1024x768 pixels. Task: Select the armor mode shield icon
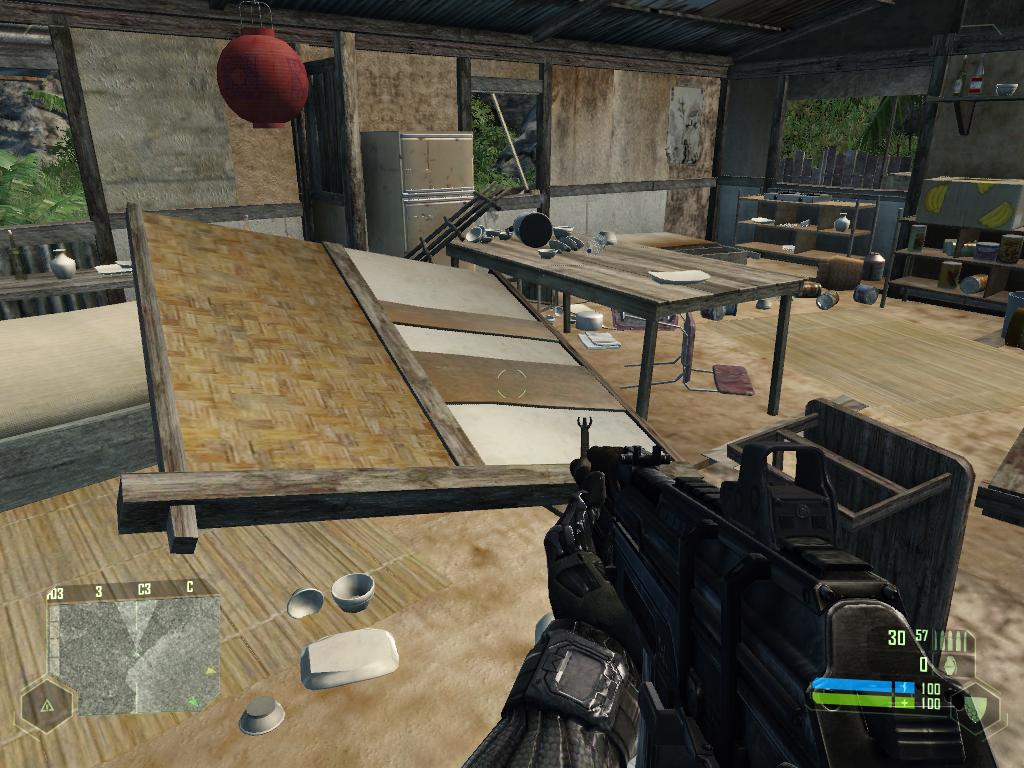pos(973,706)
